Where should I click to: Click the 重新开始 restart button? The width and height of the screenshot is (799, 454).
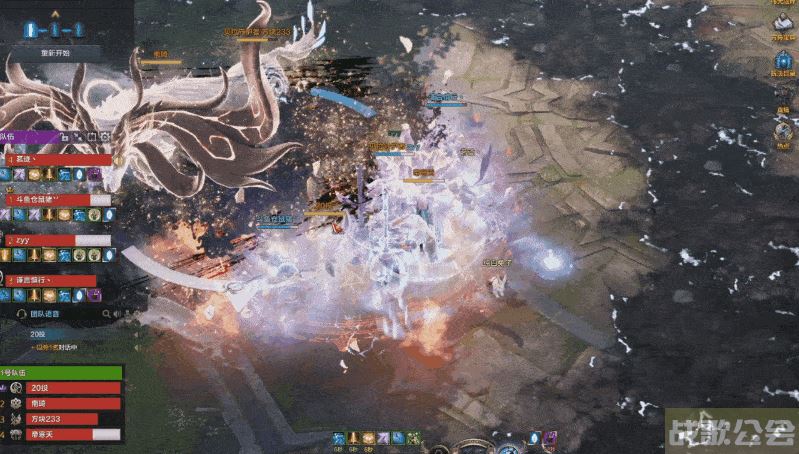pos(55,52)
